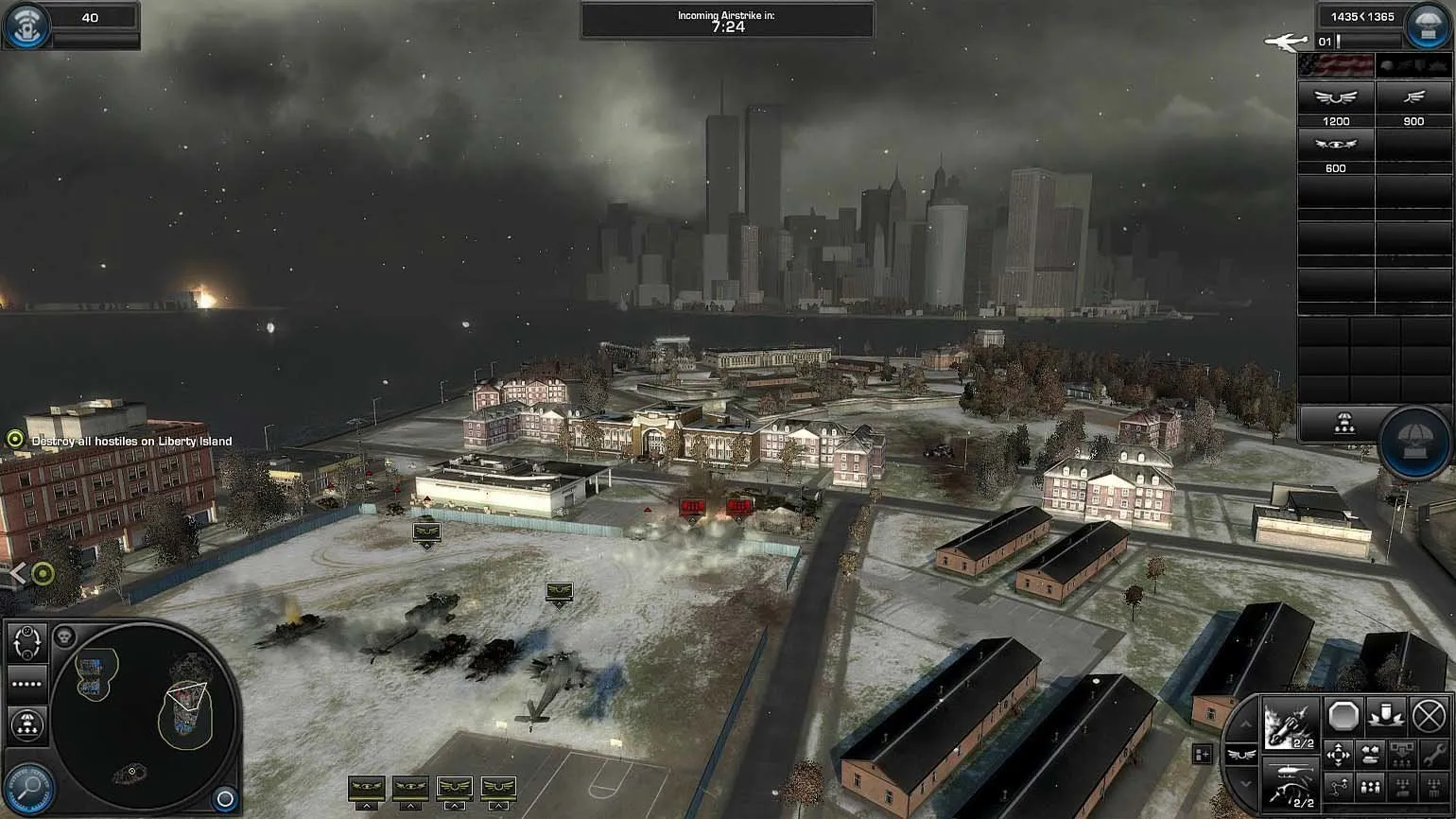Activate the missile strike offensive ability
The width and height of the screenshot is (1456, 819).
click(1291, 724)
